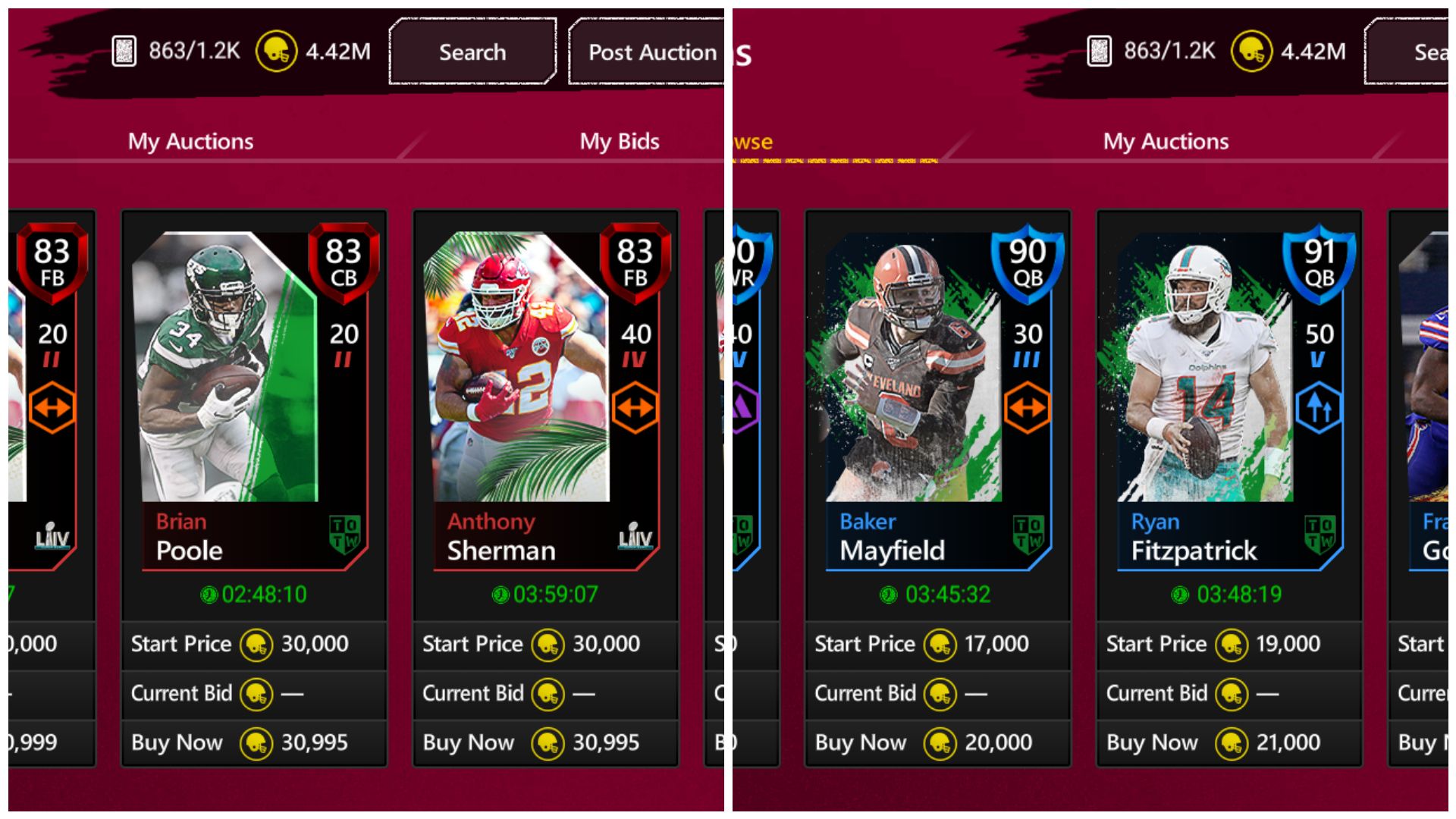Image resolution: width=1456 pixels, height=819 pixels.
Task: Click the coin balance icon showing 4.42M
Action: point(277,52)
